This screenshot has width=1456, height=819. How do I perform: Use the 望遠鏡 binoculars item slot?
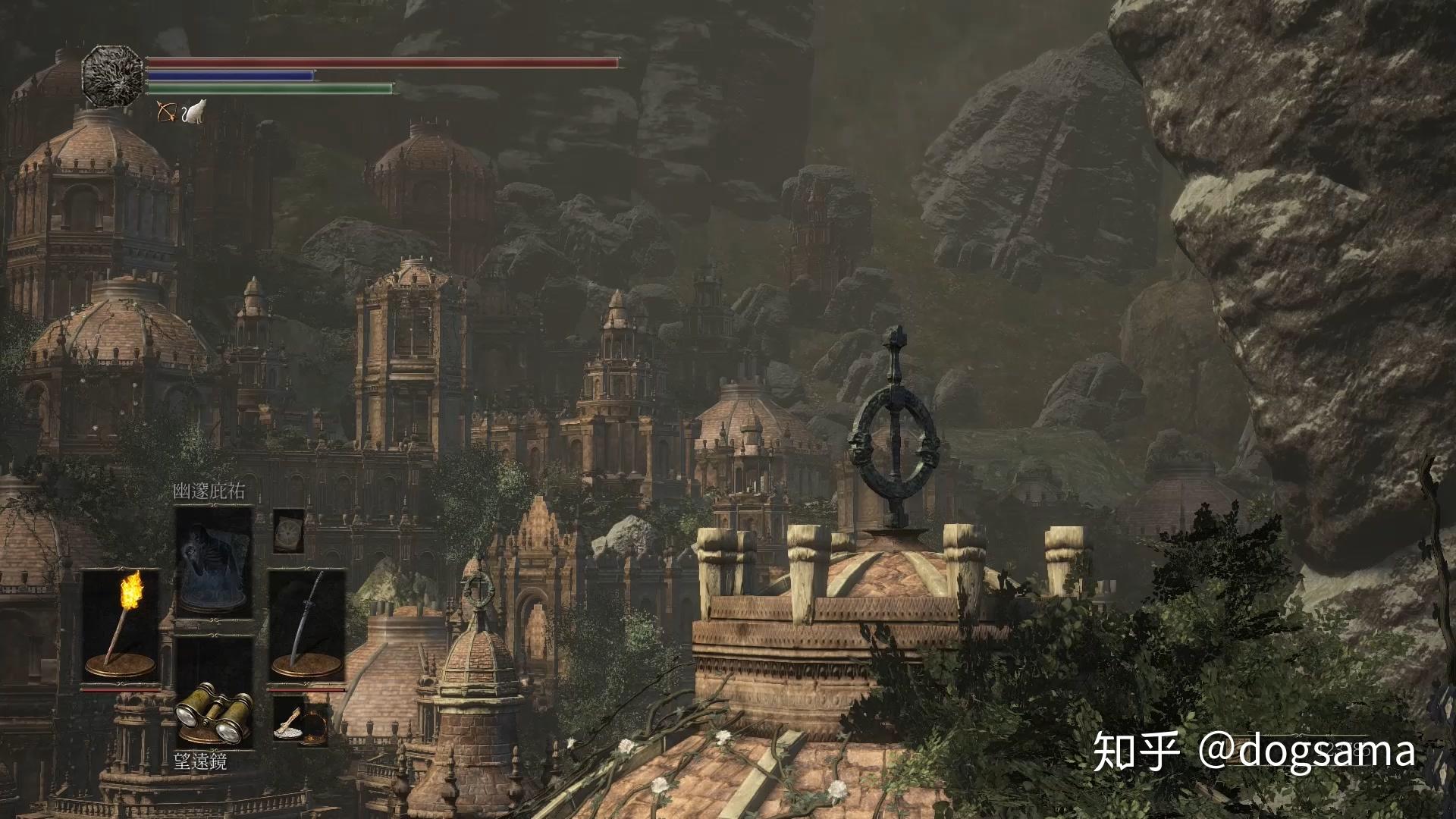point(213,714)
